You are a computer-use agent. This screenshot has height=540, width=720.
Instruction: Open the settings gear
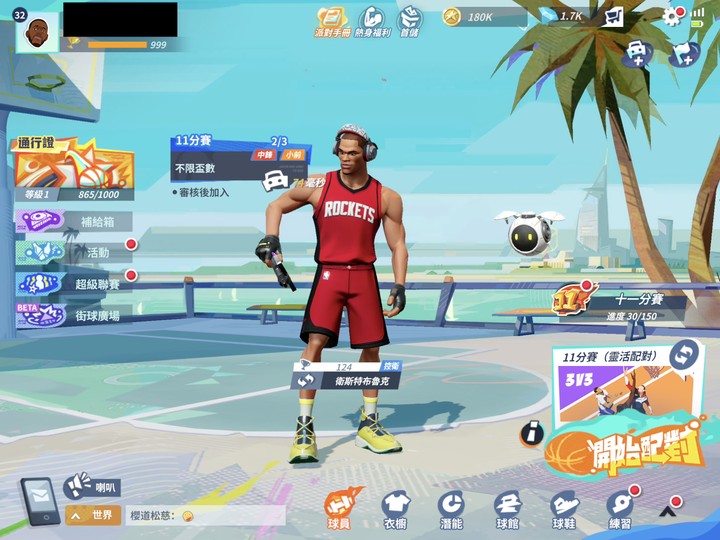pyautogui.click(x=672, y=16)
